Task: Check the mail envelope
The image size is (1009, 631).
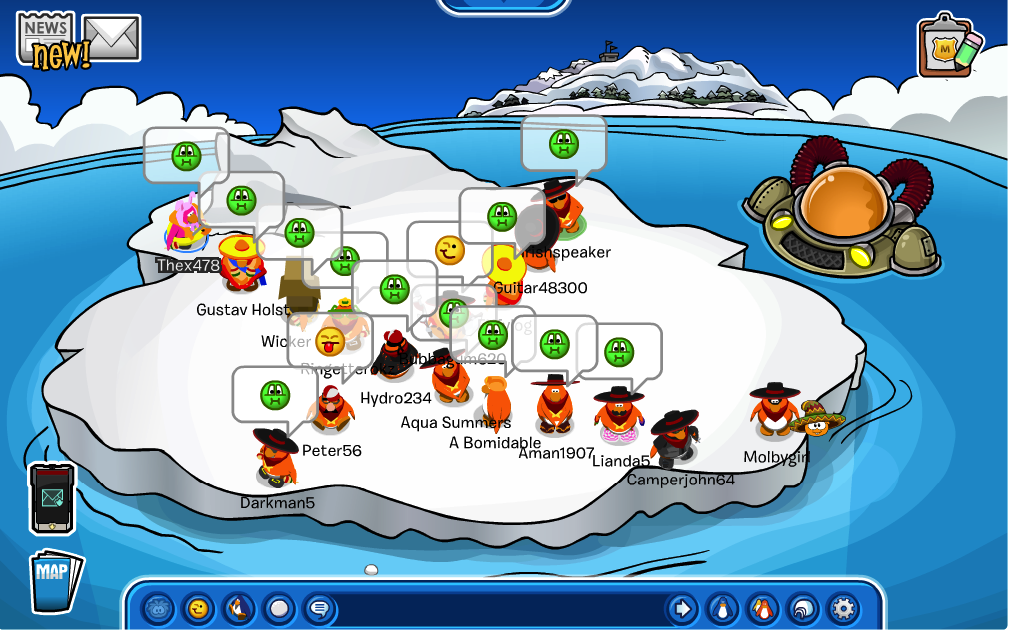Action: click(111, 38)
